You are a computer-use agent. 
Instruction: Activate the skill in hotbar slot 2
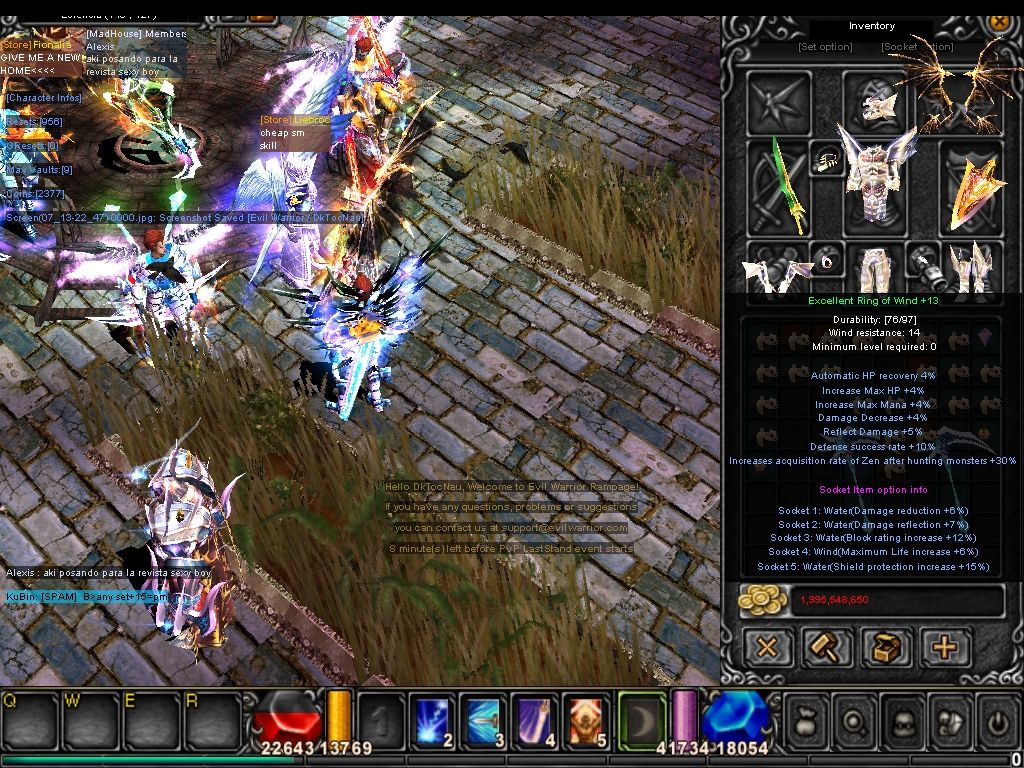433,720
